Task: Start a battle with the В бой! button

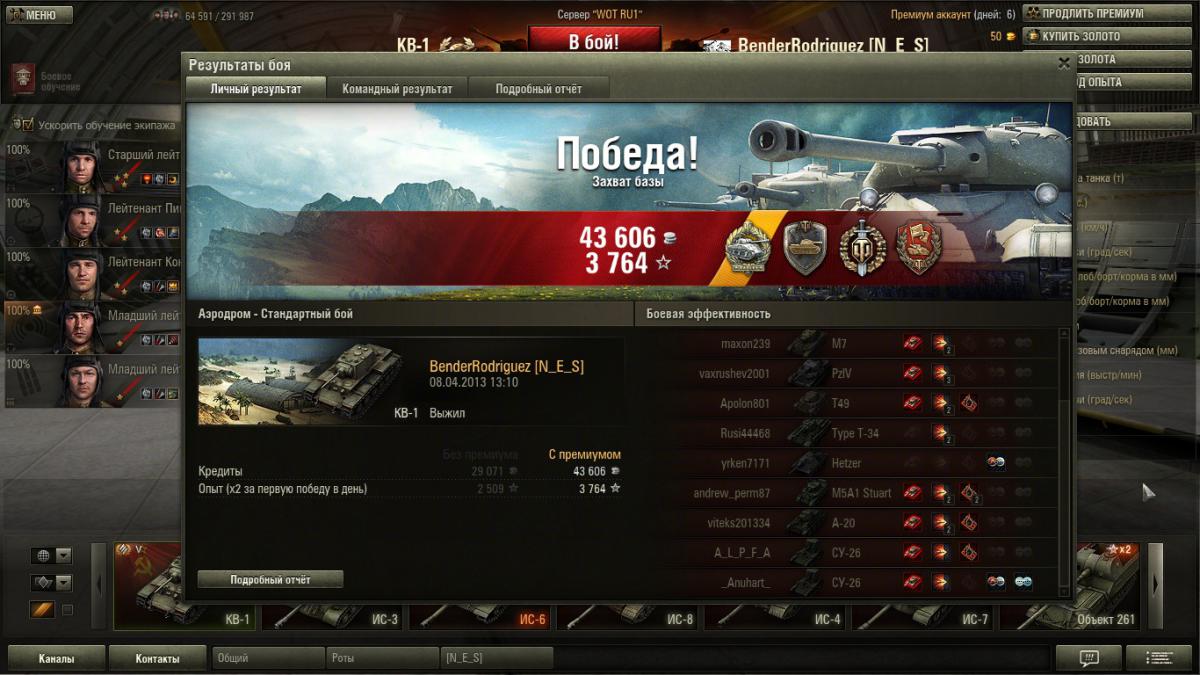Action: point(594,42)
